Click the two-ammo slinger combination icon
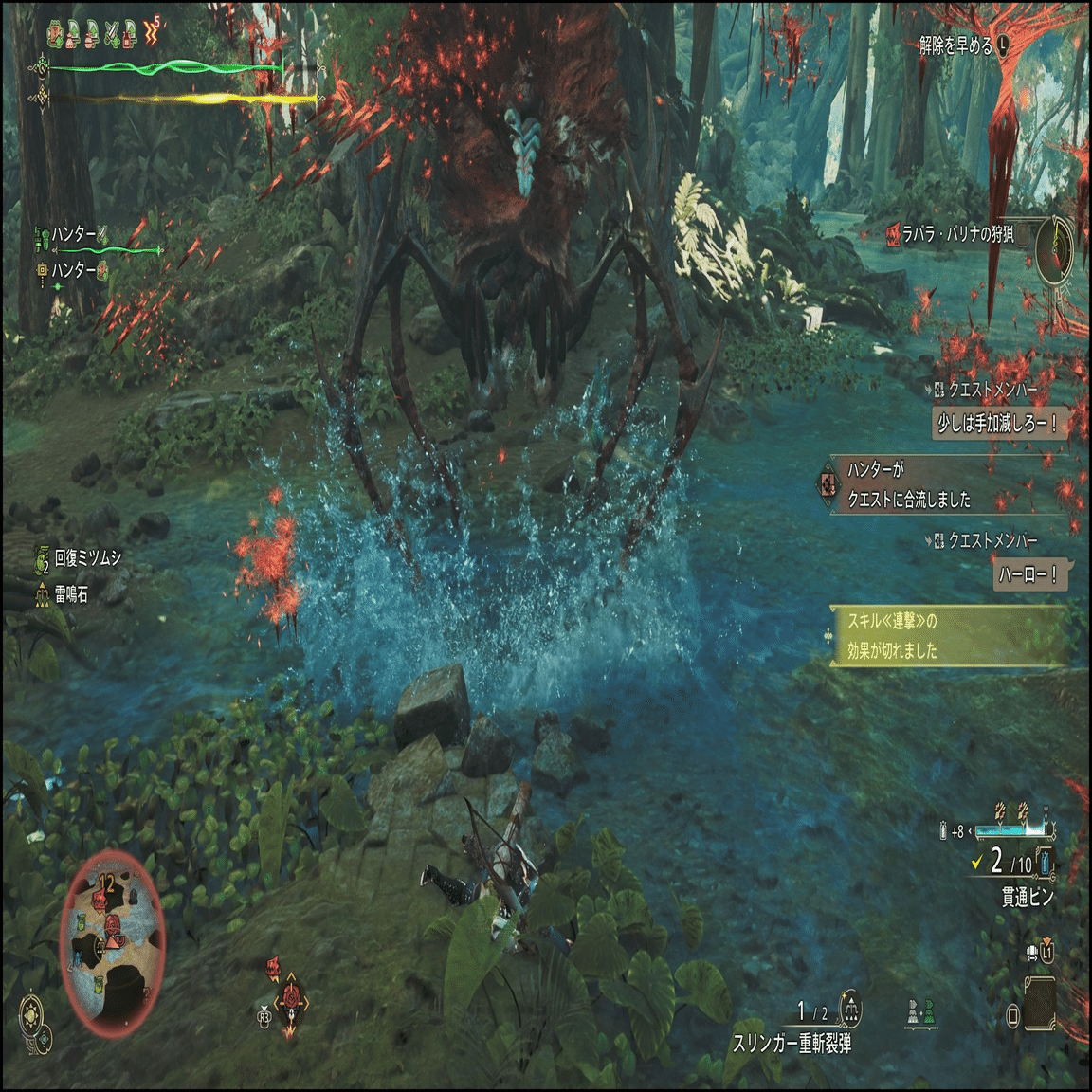This screenshot has height=1092, width=1092. (x=919, y=1012)
